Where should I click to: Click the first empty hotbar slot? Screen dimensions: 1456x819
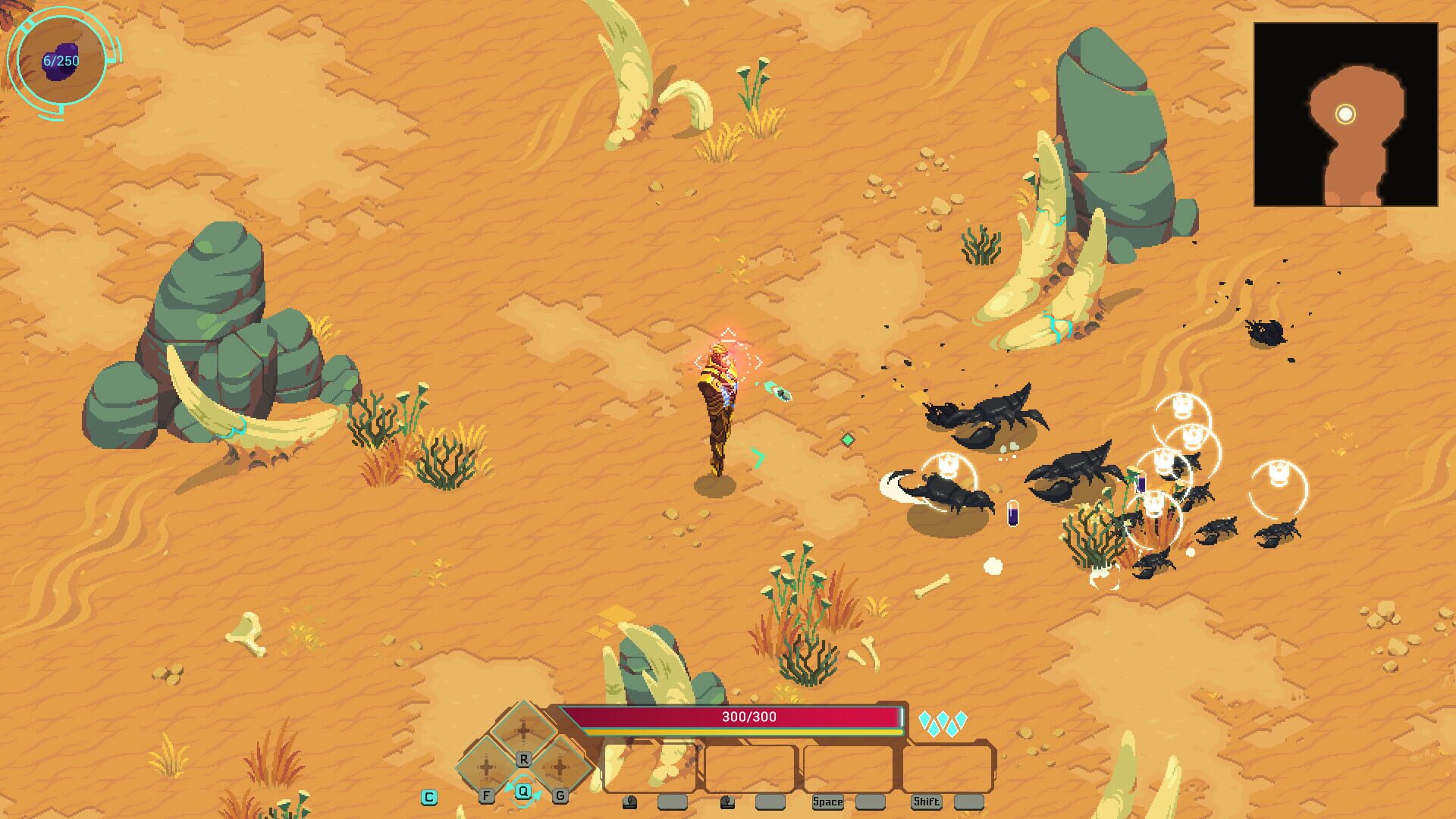pos(651,768)
